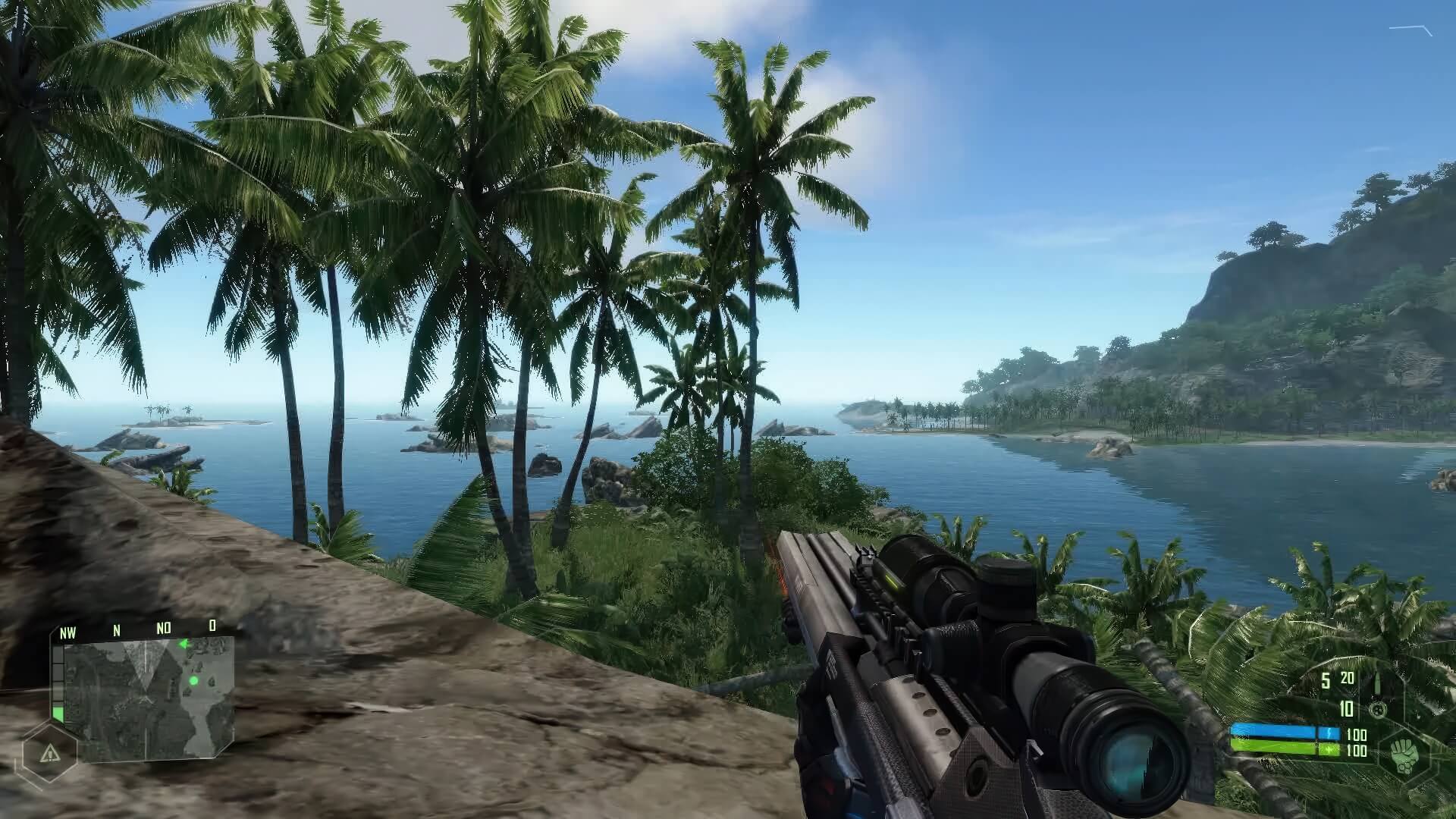Click the grenade count showing 10
The height and width of the screenshot is (819, 1456).
point(1346,708)
